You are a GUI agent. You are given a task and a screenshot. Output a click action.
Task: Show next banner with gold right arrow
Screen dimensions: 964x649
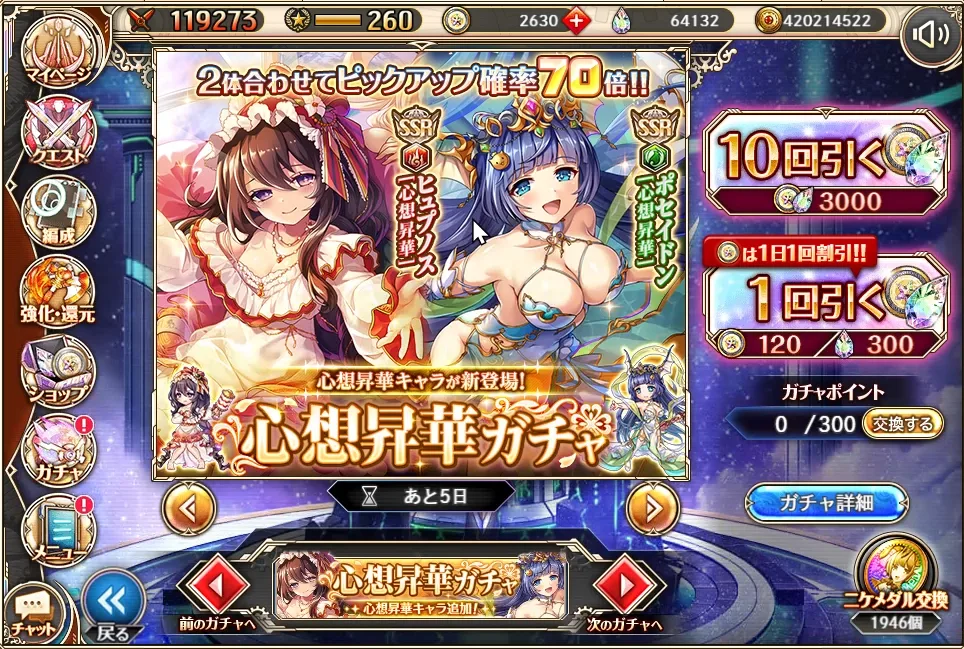pyautogui.click(x=652, y=509)
